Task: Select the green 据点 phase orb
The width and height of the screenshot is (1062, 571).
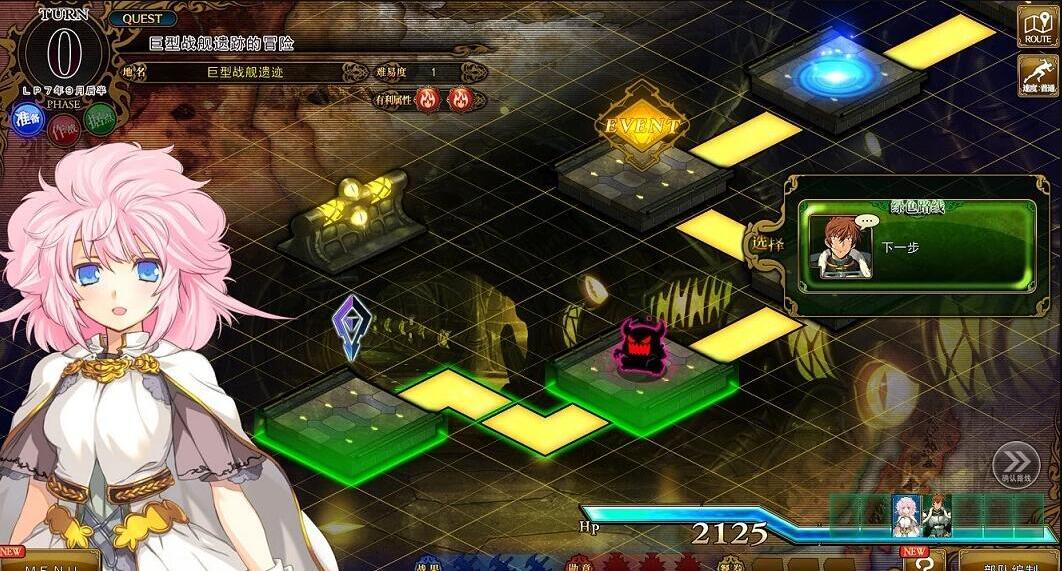Action: click(x=100, y=119)
